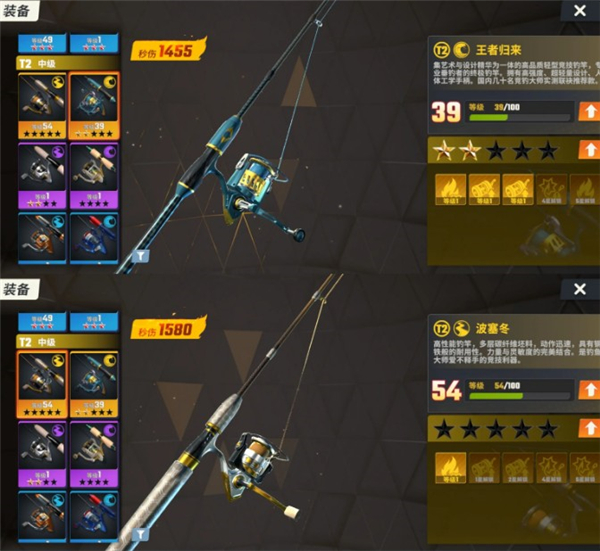Upgrade the level of 波塞冬 rod

pyautogui.click(x=589, y=390)
